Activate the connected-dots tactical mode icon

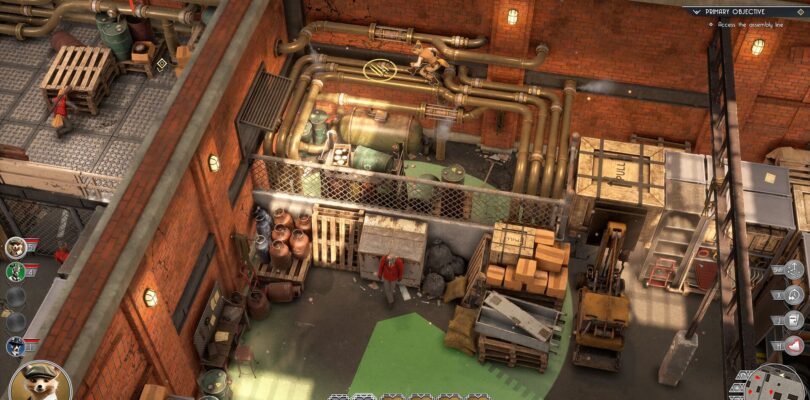[795, 270]
